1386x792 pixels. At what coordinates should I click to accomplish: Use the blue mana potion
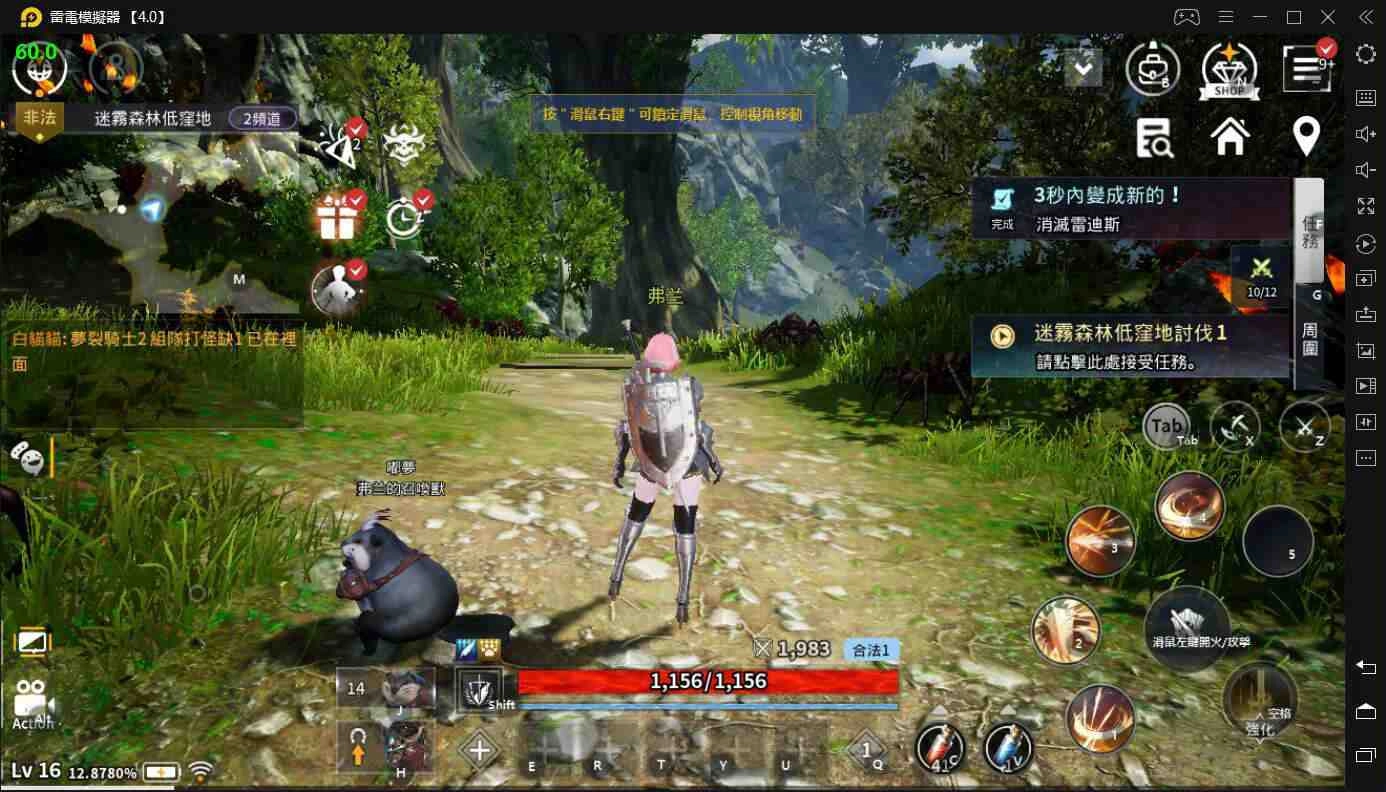coord(1007,748)
